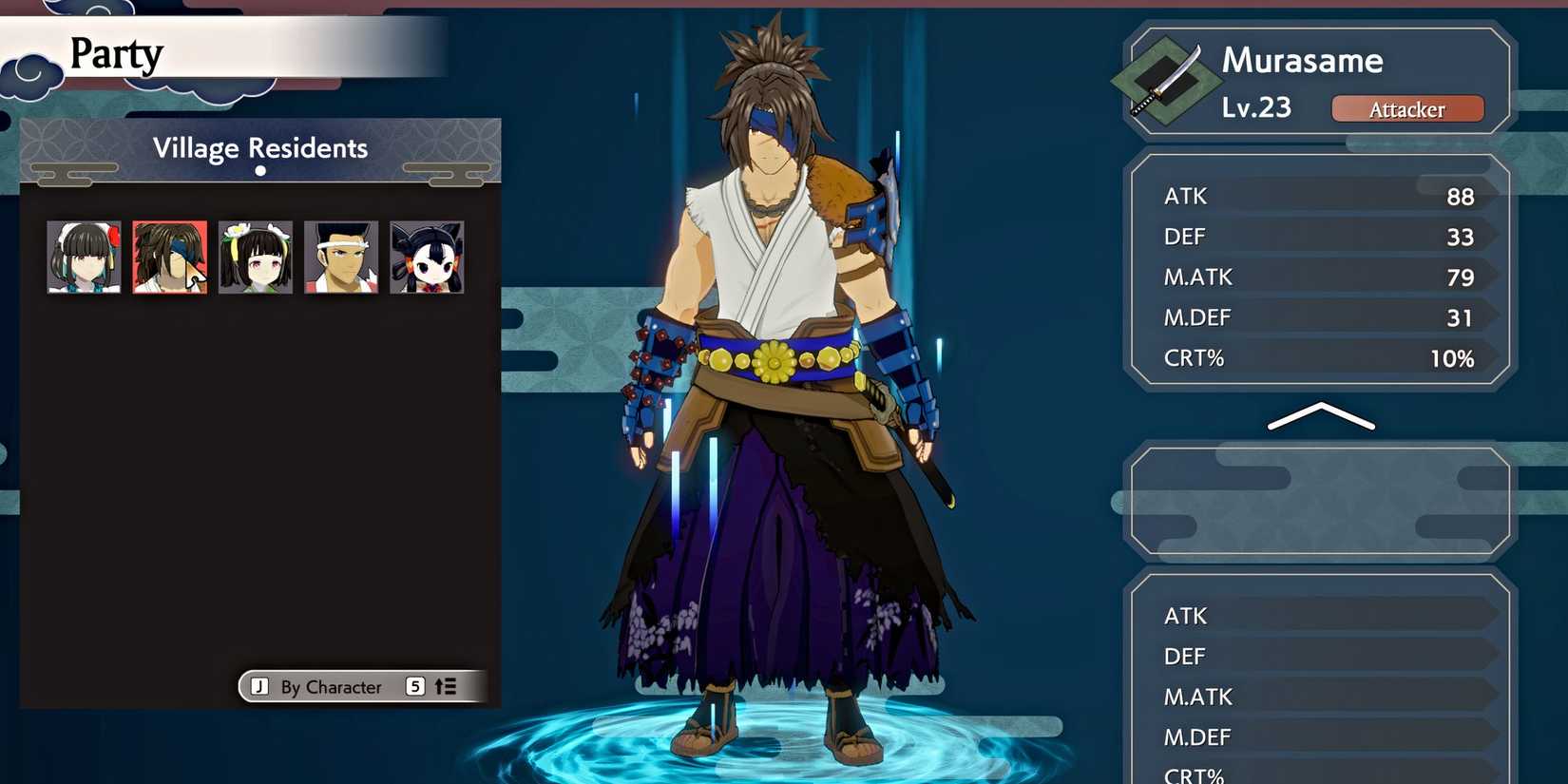Toggle the Village Residents page dot
The width and height of the screenshot is (1568, 784).
(260, 172)
